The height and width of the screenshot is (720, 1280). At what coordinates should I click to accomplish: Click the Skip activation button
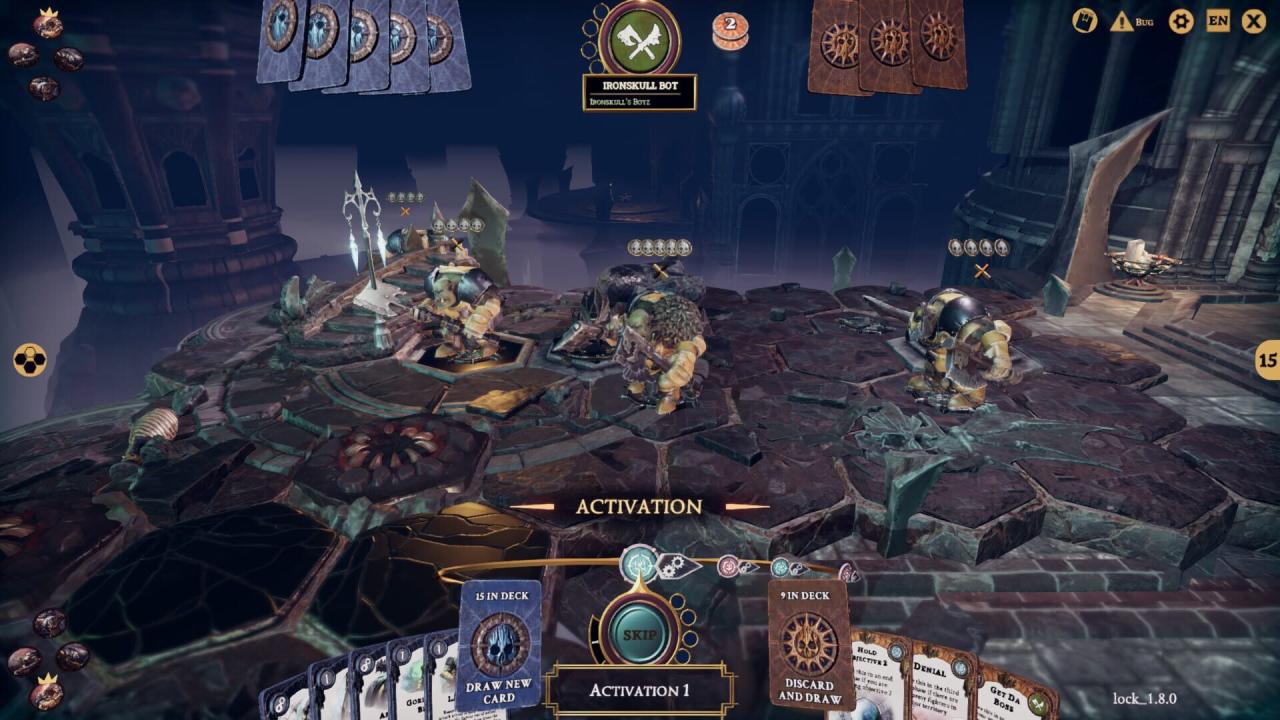coord(639,634)
